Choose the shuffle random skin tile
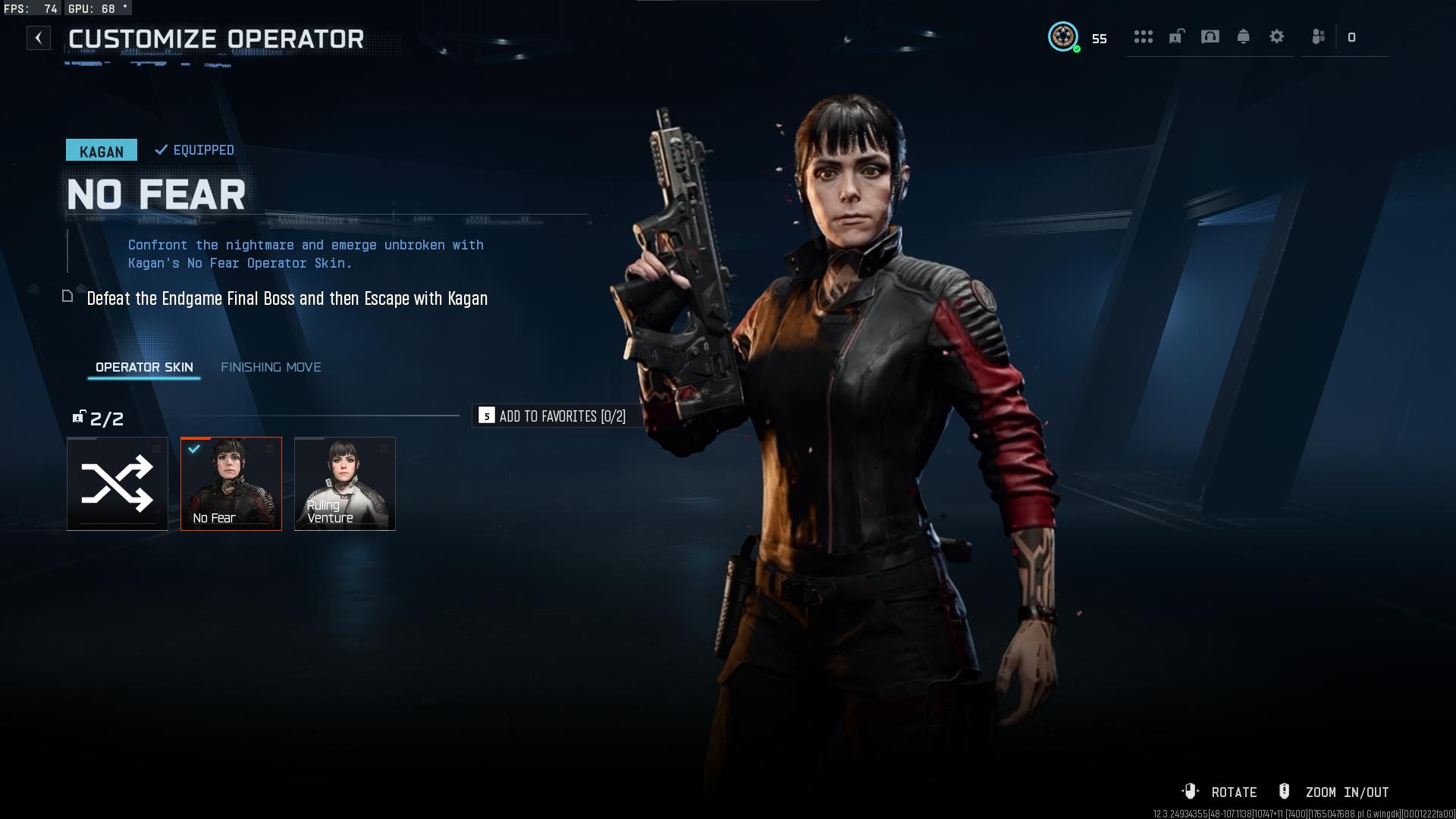The height and width of the screenshot is (819, 1456). (118, 484)
